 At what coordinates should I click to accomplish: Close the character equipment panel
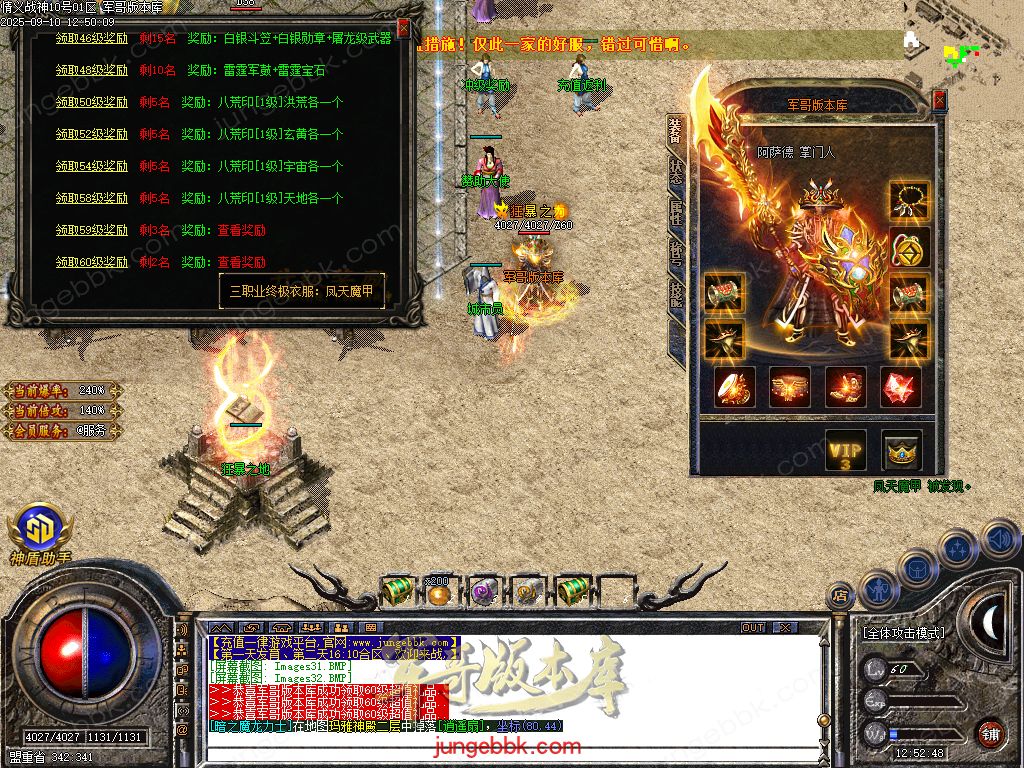(x=939, y=100)
